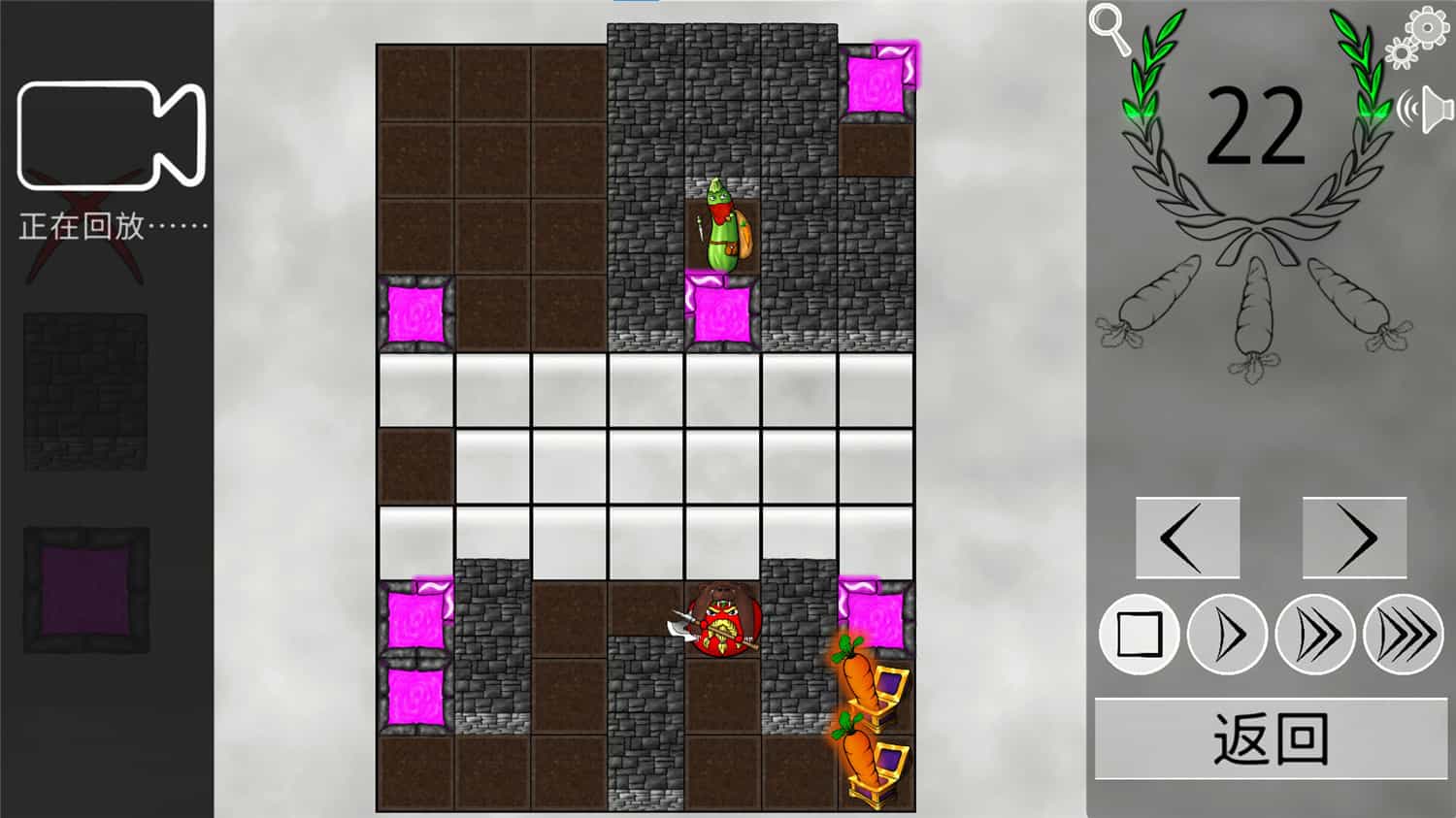Advance with the right chevron arrow

point(1355,537)
